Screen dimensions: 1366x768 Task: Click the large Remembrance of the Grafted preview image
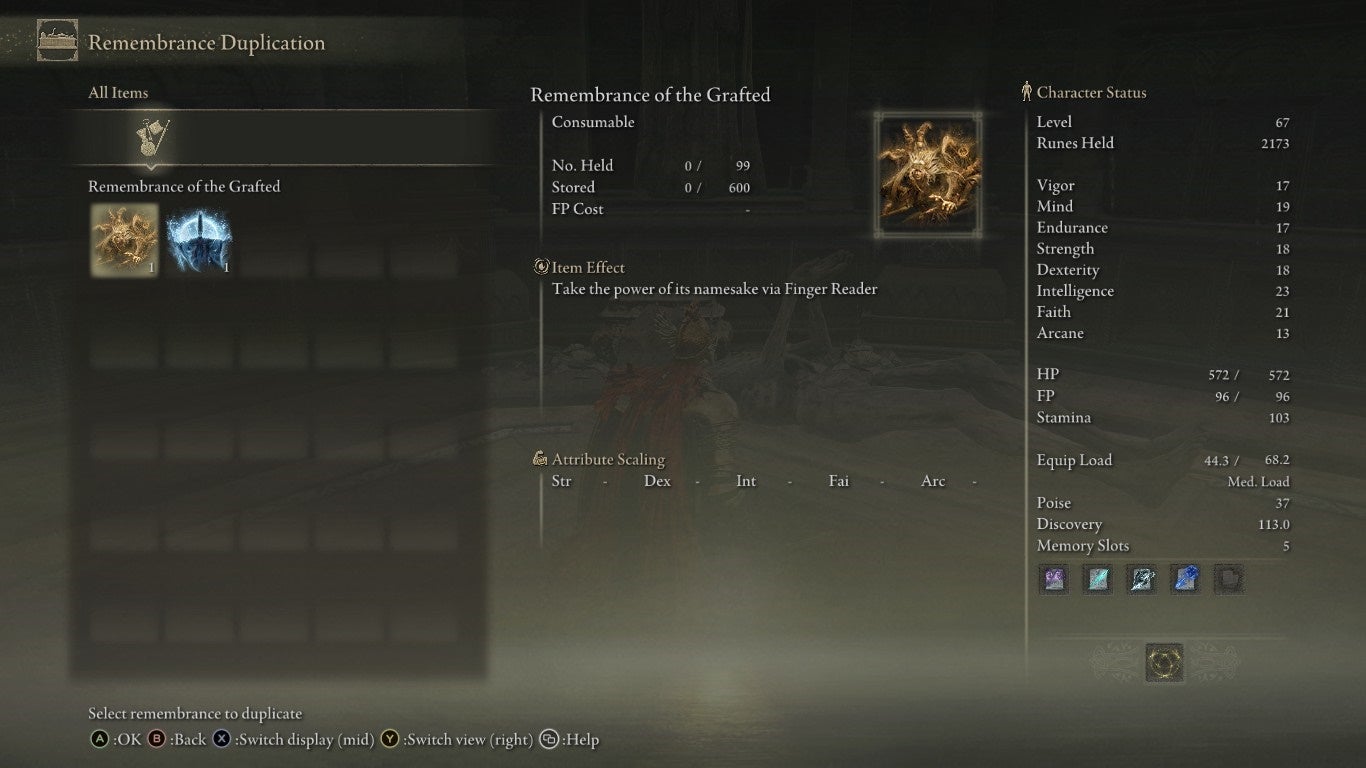click(929, 174)
